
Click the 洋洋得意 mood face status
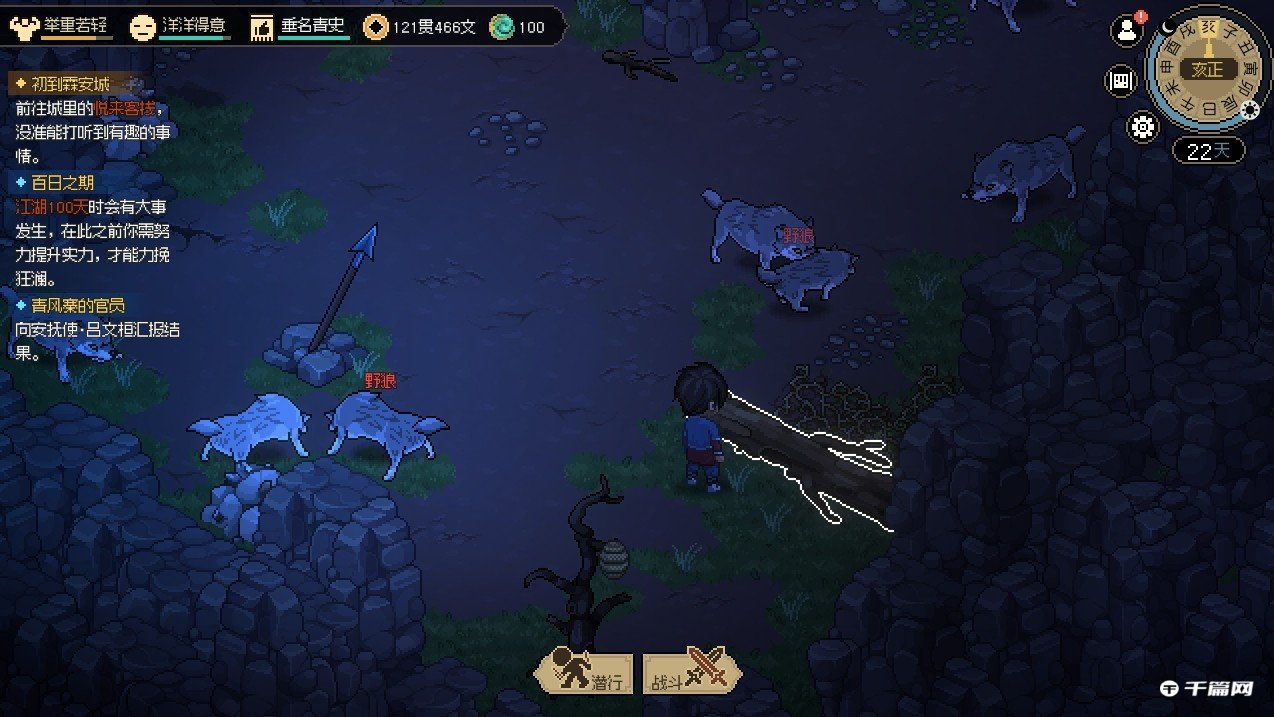coord(180,26)
